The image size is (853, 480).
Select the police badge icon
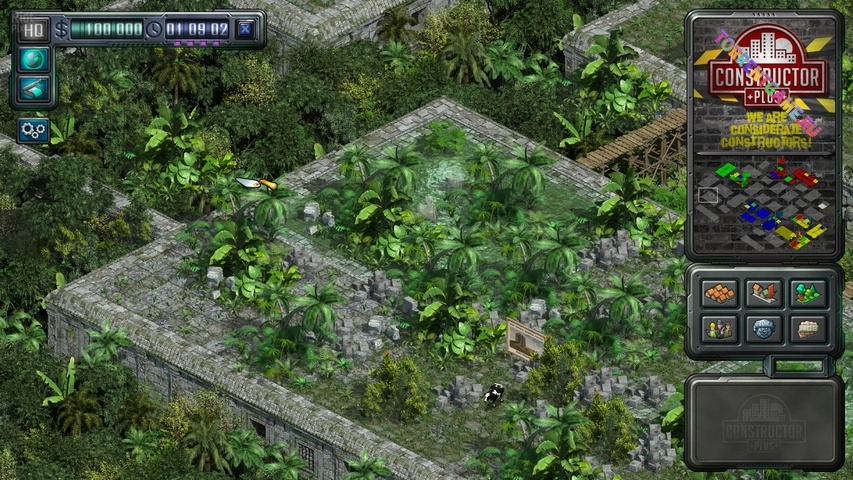point(763,327)
